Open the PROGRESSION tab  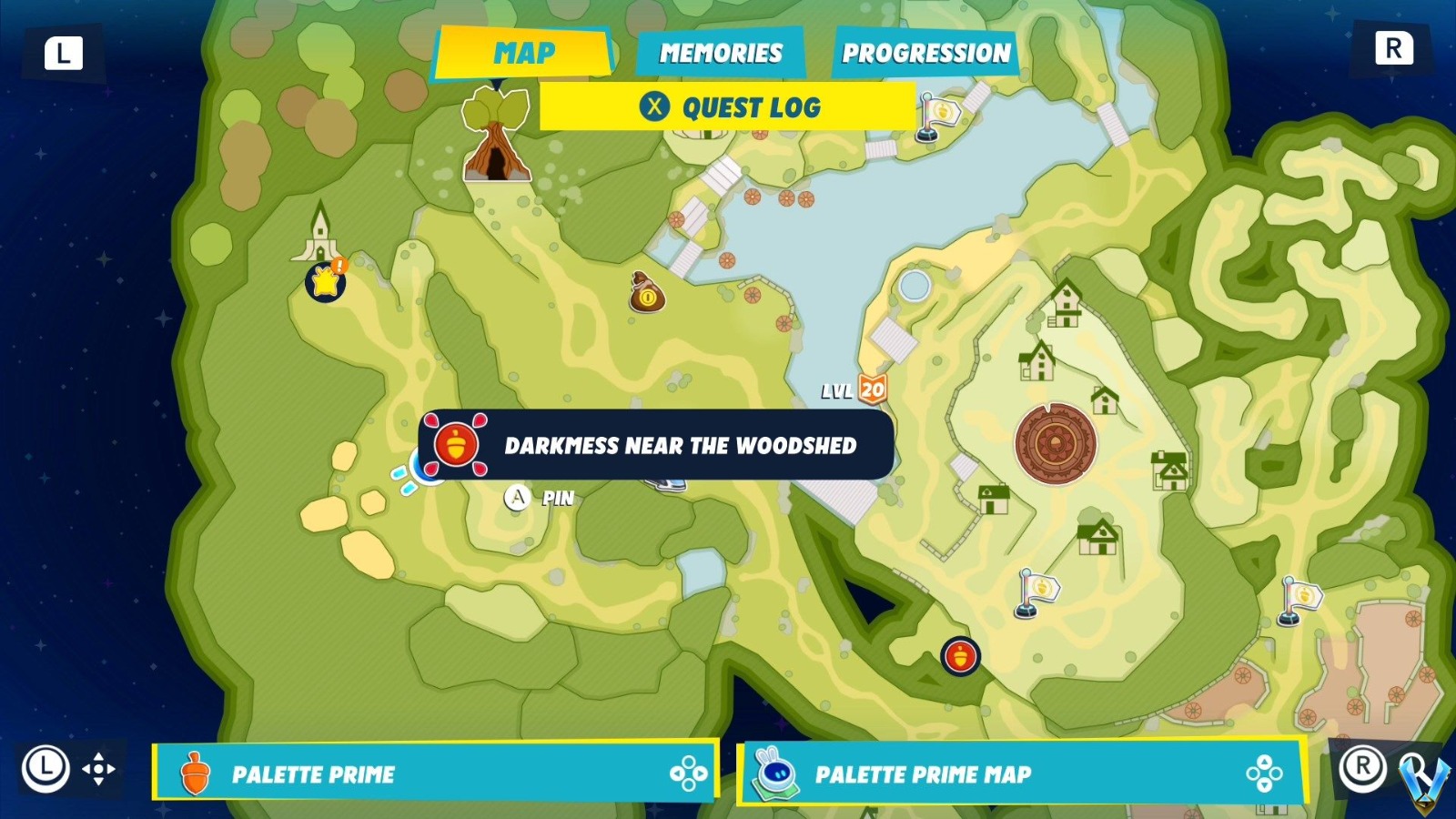(926, 53)
